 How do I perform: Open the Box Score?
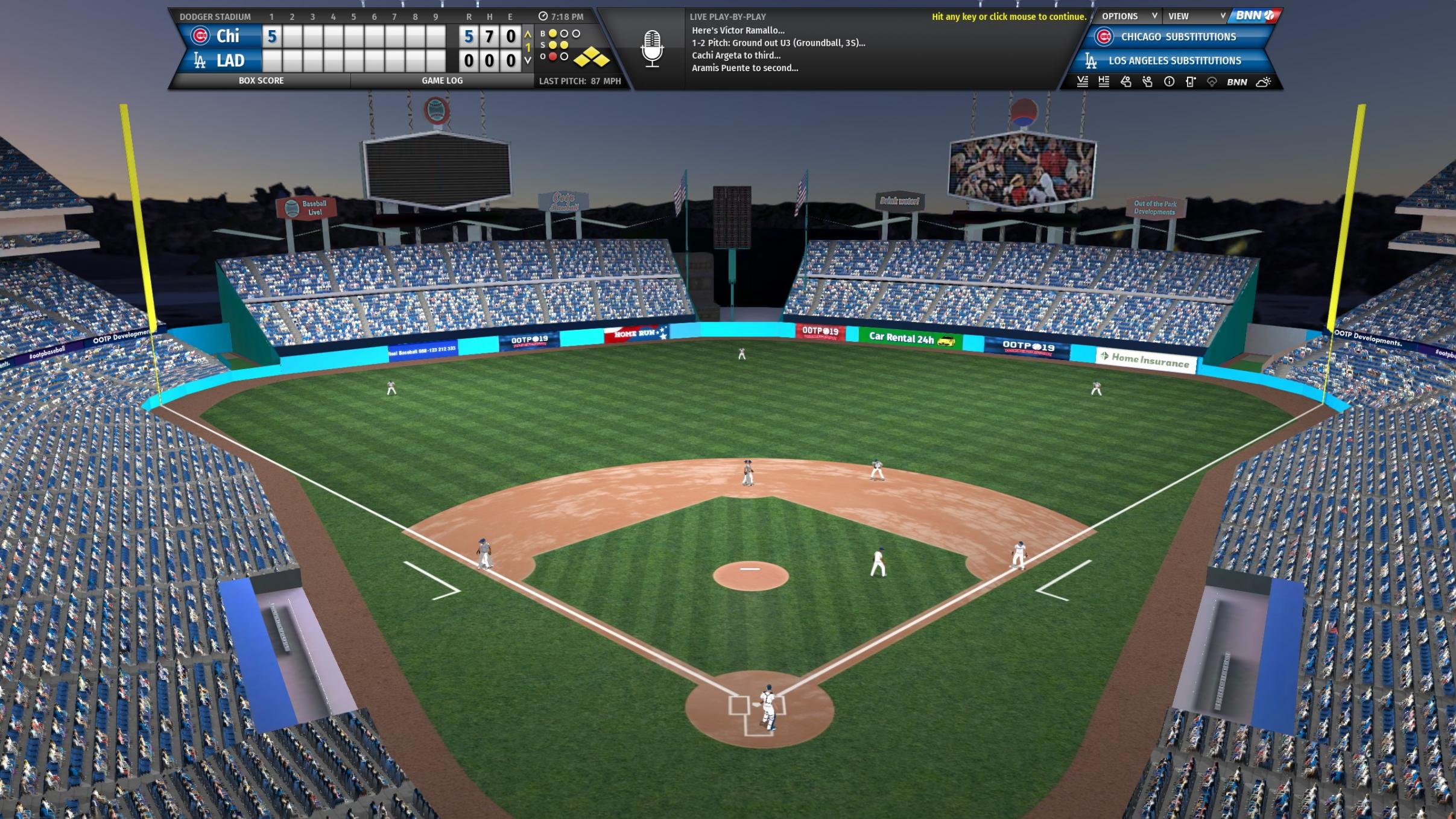(261, 80)
